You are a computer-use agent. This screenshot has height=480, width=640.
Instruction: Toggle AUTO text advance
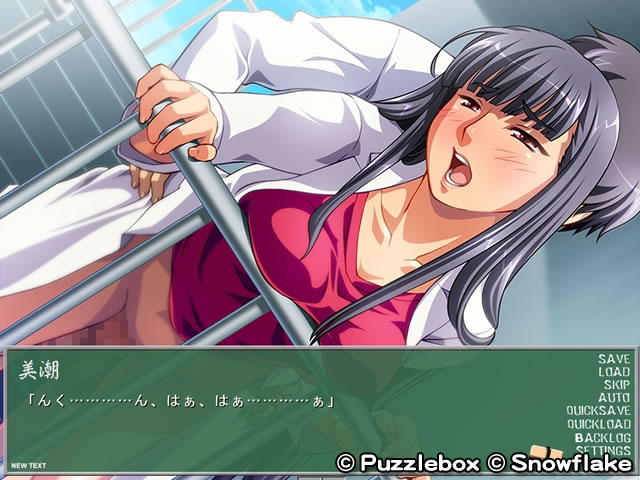(x=614, y=398)
